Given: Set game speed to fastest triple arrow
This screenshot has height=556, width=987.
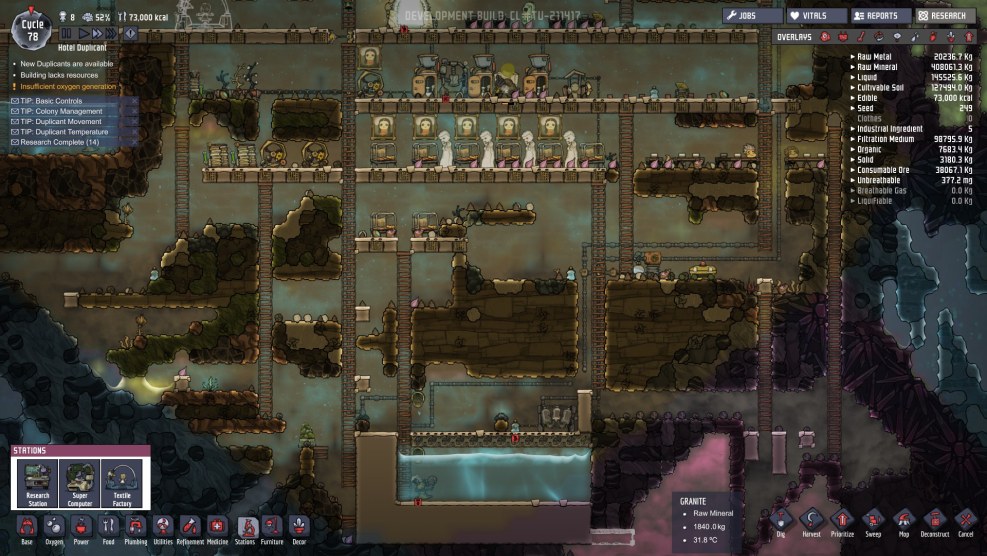Looking at the screenshot, I should (113, 34).
